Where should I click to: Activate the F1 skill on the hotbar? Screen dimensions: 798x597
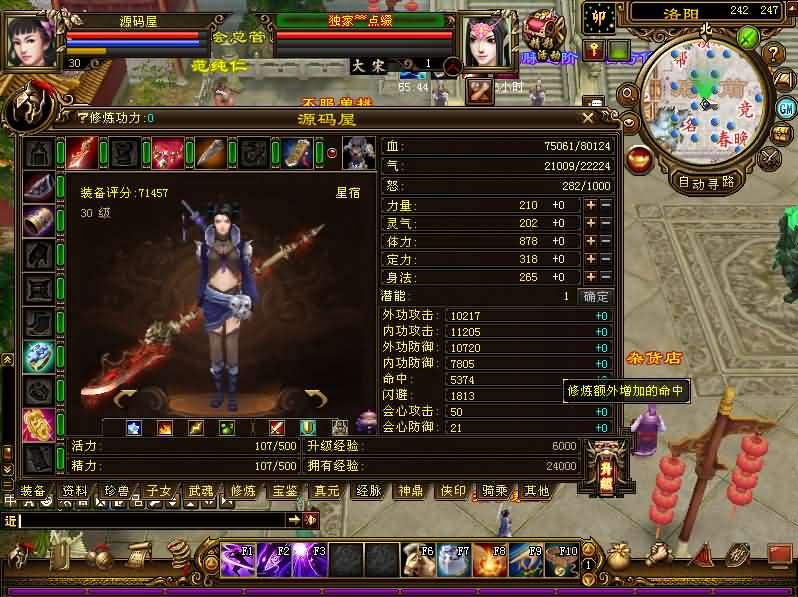239,559
